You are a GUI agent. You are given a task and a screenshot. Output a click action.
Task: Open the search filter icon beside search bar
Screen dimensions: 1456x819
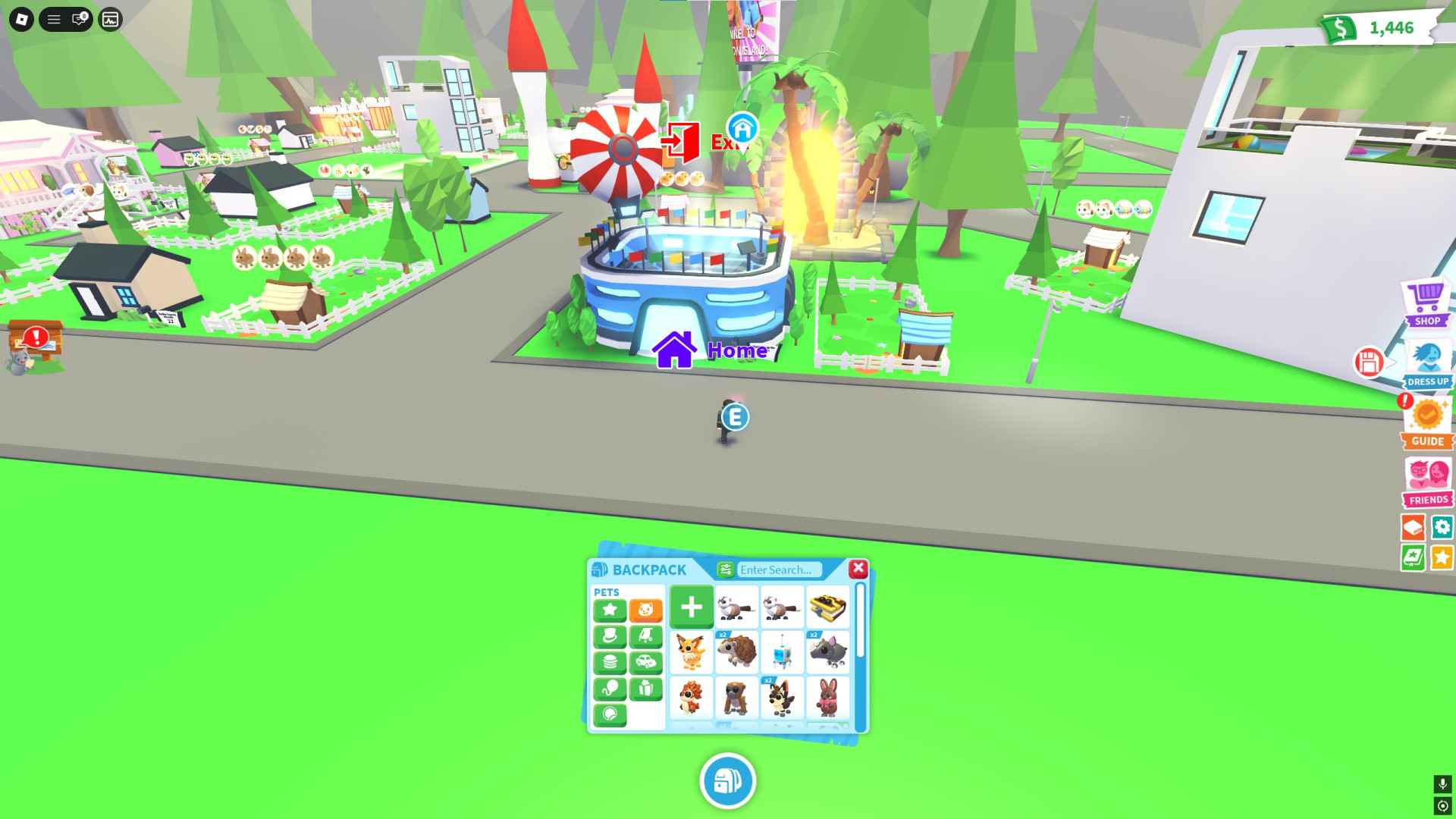pyautogui.click(x=726, y=570)
